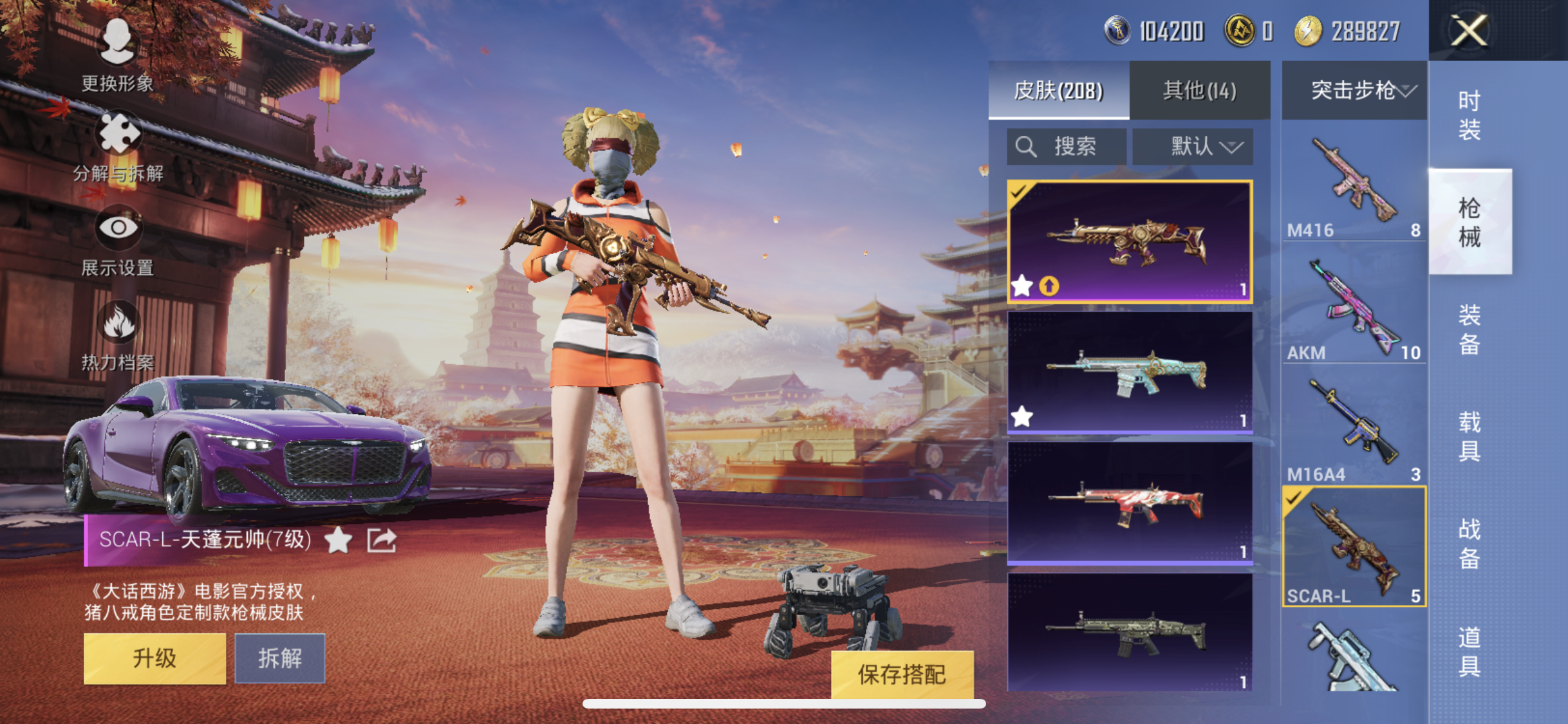Open the 时装 fashion side tab

coord(1469,116)
